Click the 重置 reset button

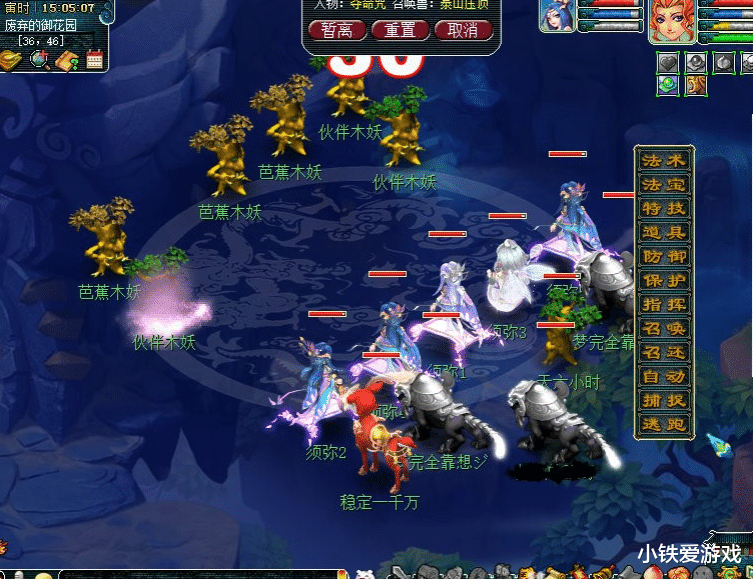pyautogui.click(x=400, y=30)
